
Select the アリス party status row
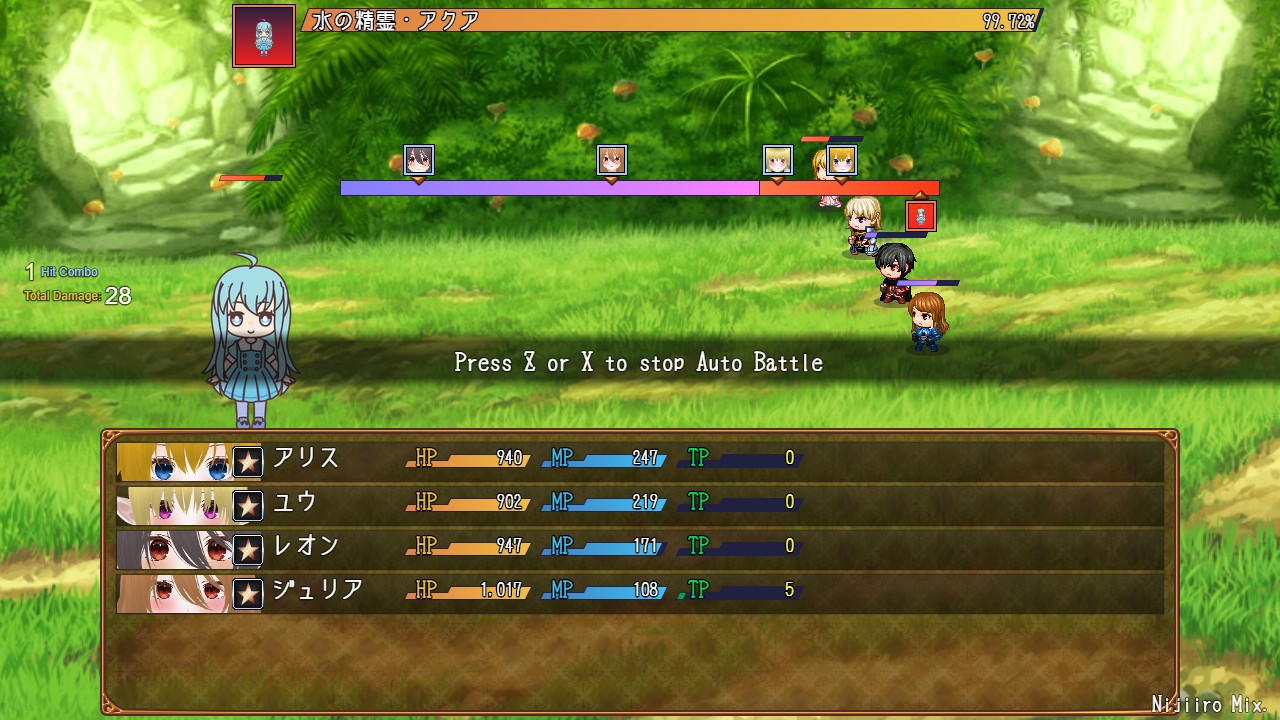click(x=640, y=459)
